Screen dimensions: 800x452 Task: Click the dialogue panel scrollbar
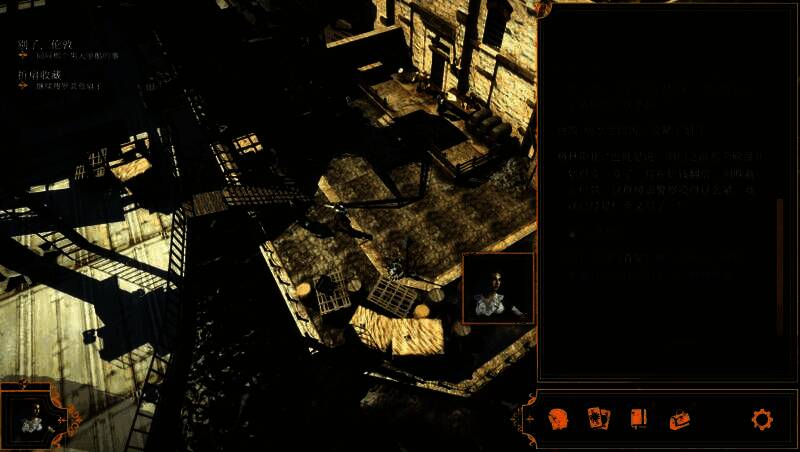pos(780,266)
